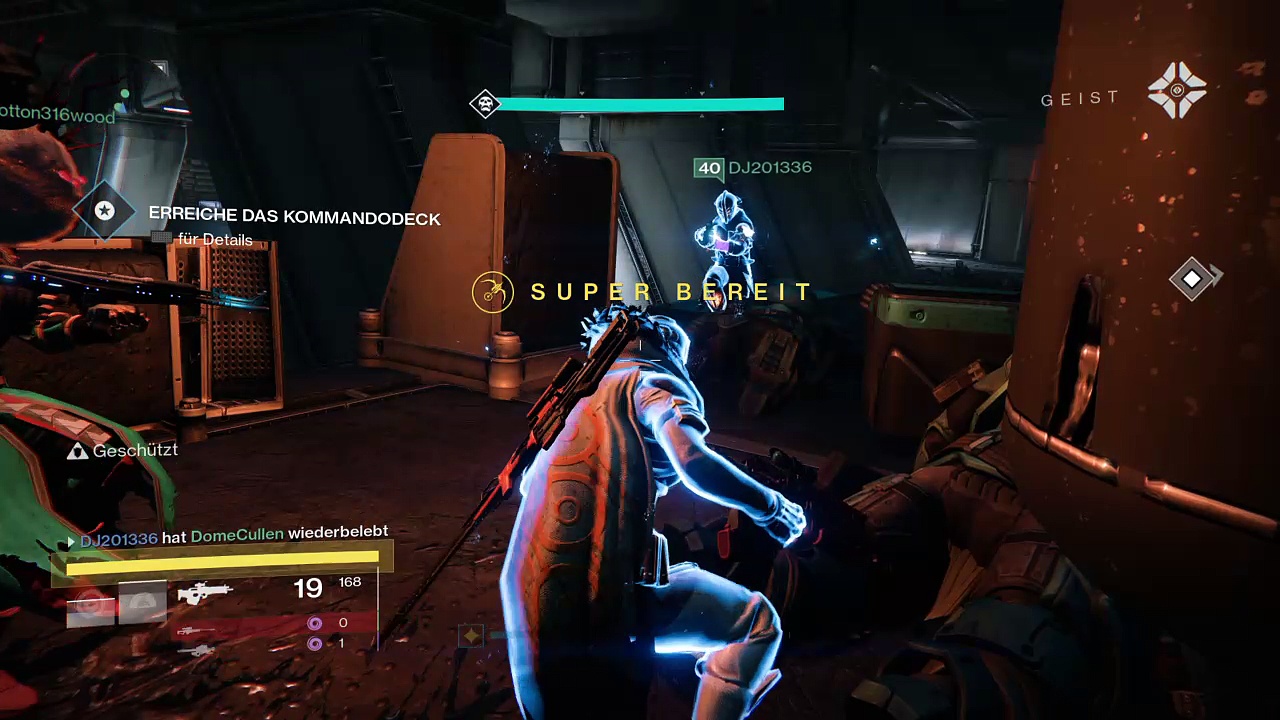This screenshot has height=720, width=1280.
Task: Click the white diamond waypoint marker
Action: 1192,279
